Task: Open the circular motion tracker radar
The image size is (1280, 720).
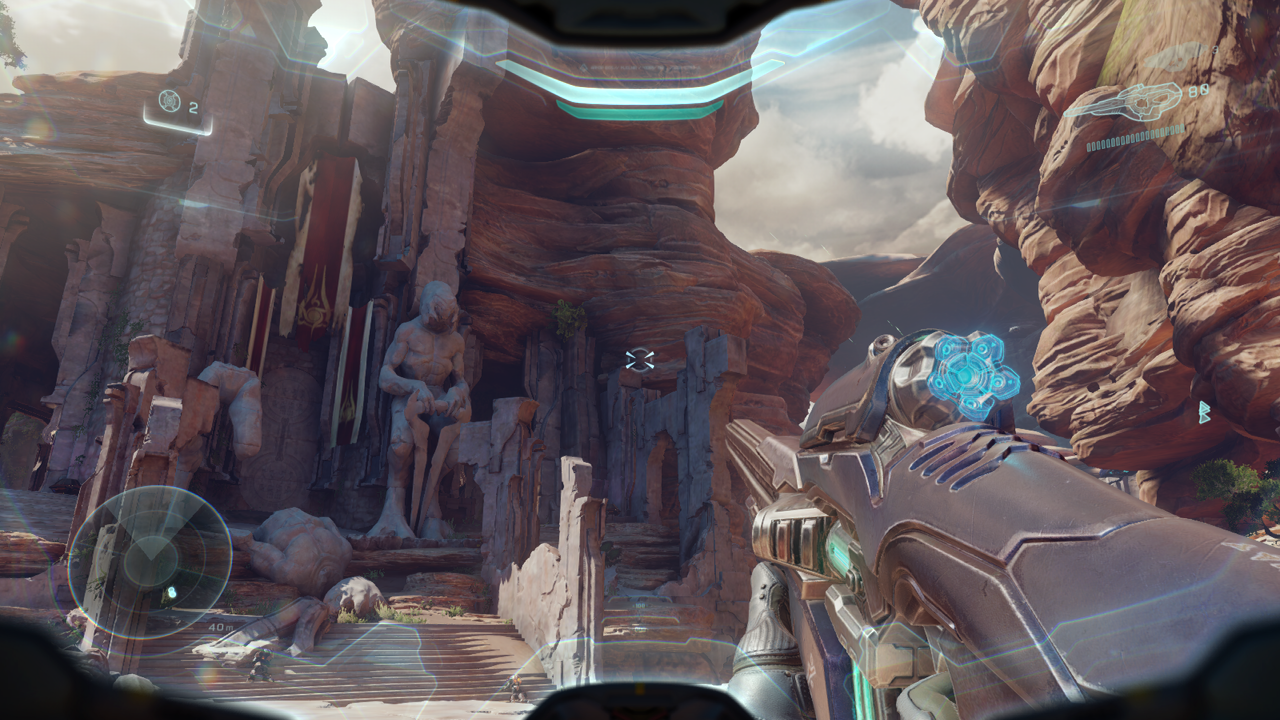Action: click(151, 562)
